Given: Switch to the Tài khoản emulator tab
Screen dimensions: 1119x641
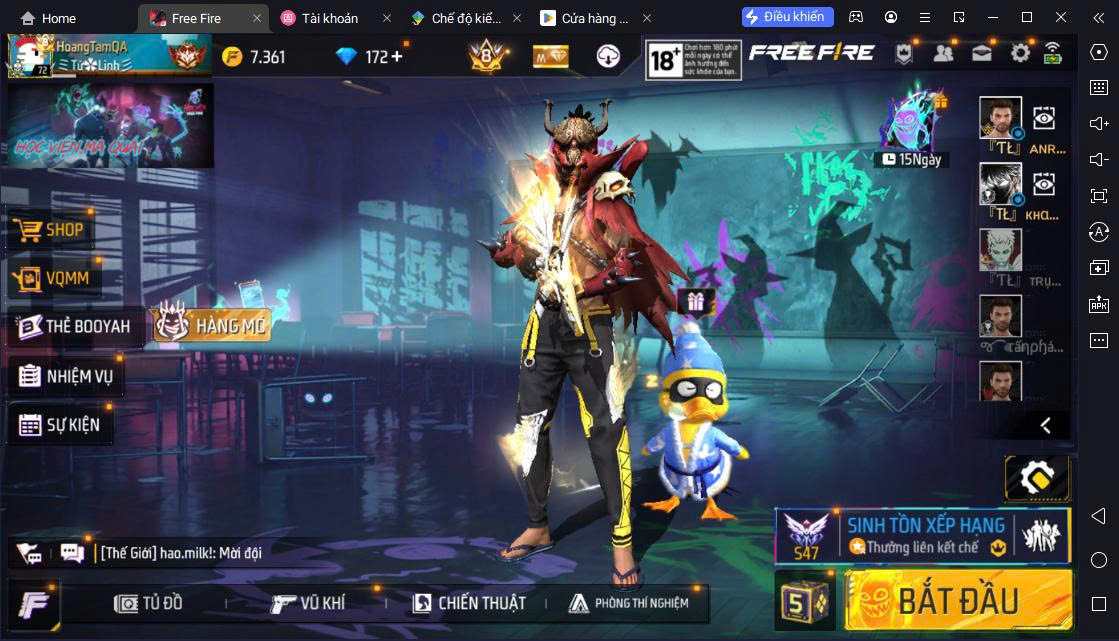Looking at the screenshot, I should [330, 18].
